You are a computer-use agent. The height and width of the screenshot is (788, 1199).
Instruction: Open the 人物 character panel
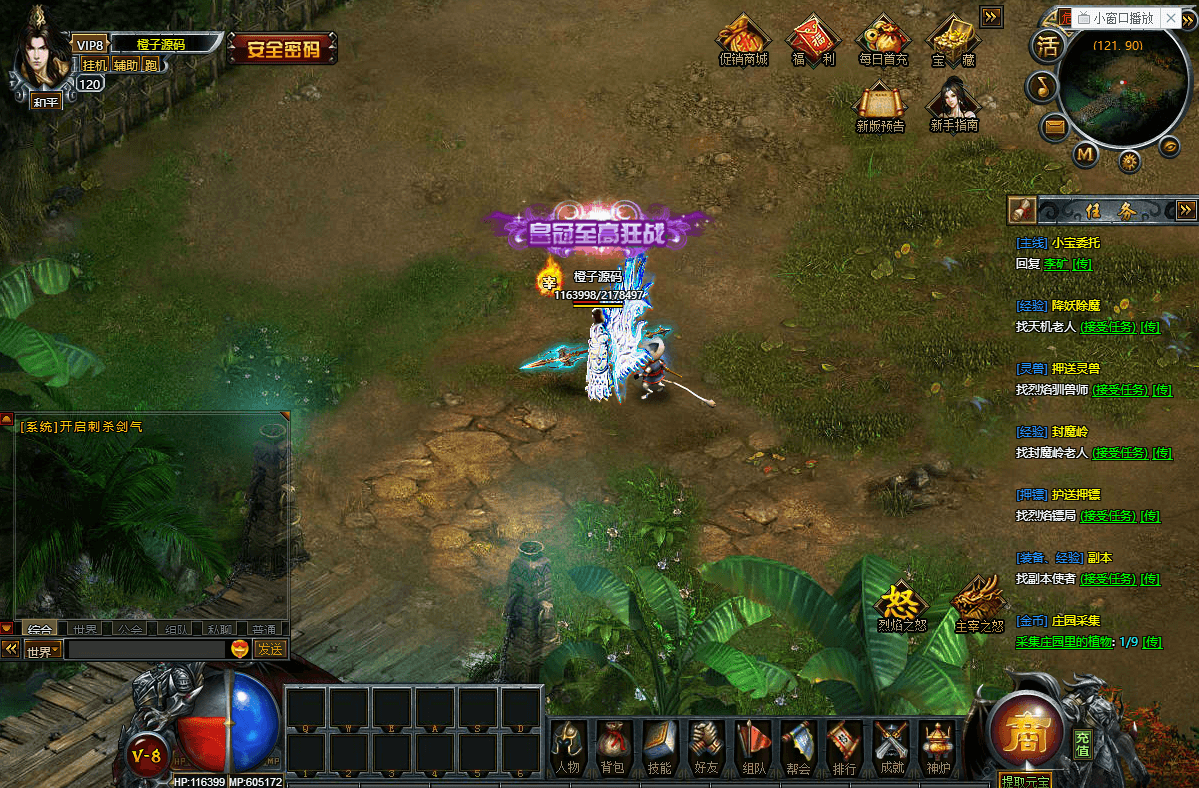tap(567, 746)
